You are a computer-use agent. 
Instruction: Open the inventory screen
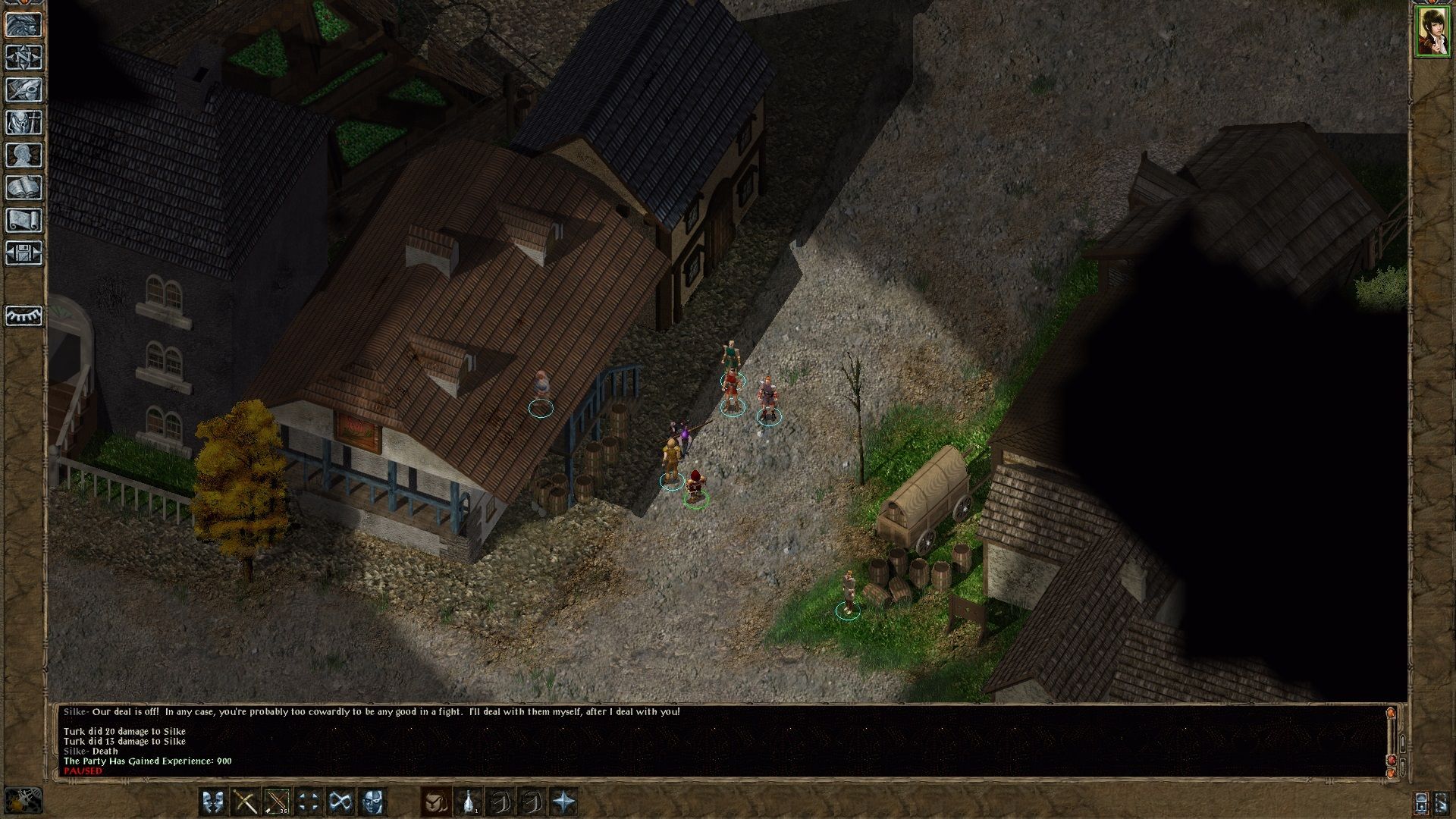[x=24, y=122]
